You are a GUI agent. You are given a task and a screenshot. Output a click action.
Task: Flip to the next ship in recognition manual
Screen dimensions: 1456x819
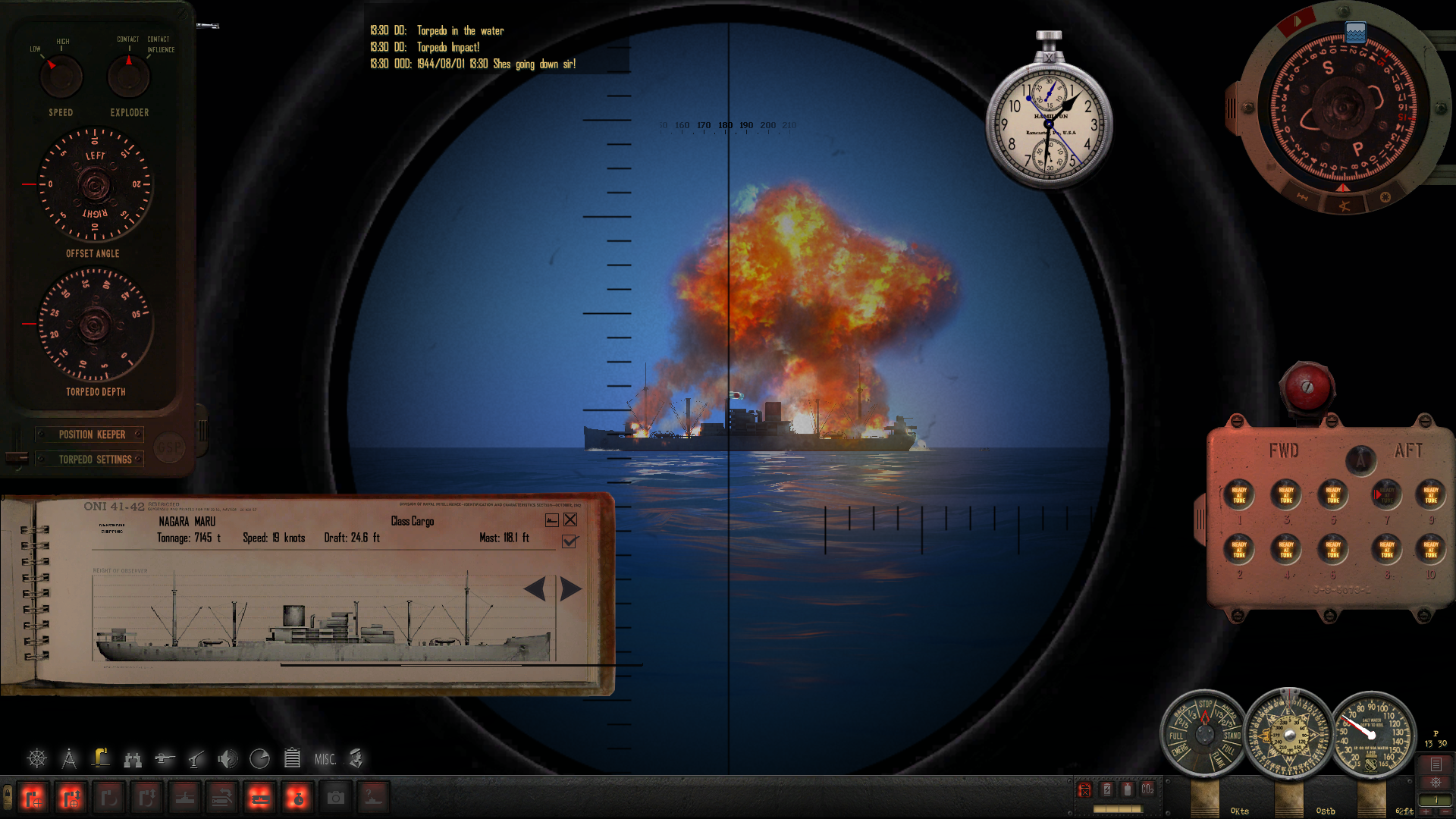[571, 589]
